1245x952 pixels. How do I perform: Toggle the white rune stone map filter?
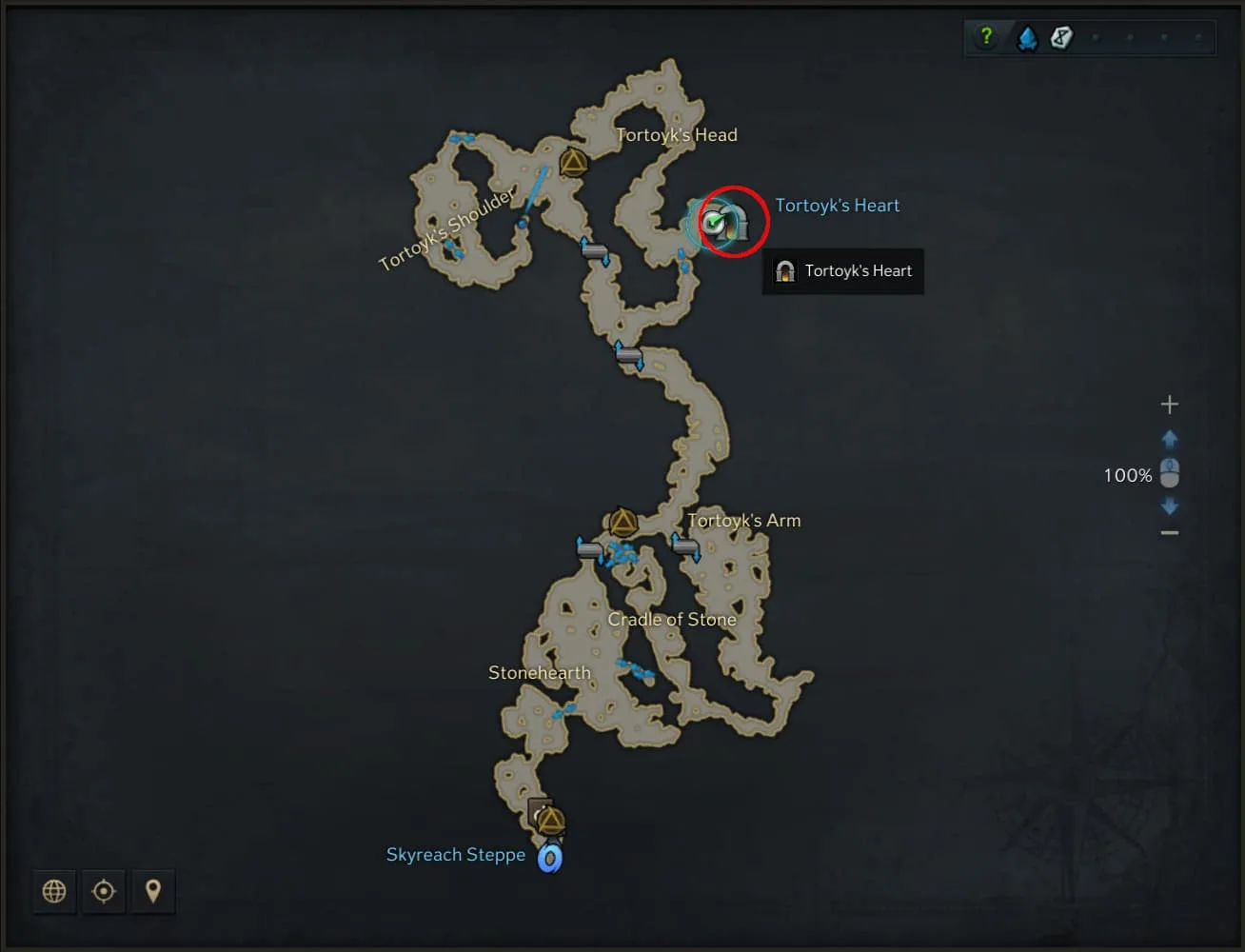pos(1061,37)
